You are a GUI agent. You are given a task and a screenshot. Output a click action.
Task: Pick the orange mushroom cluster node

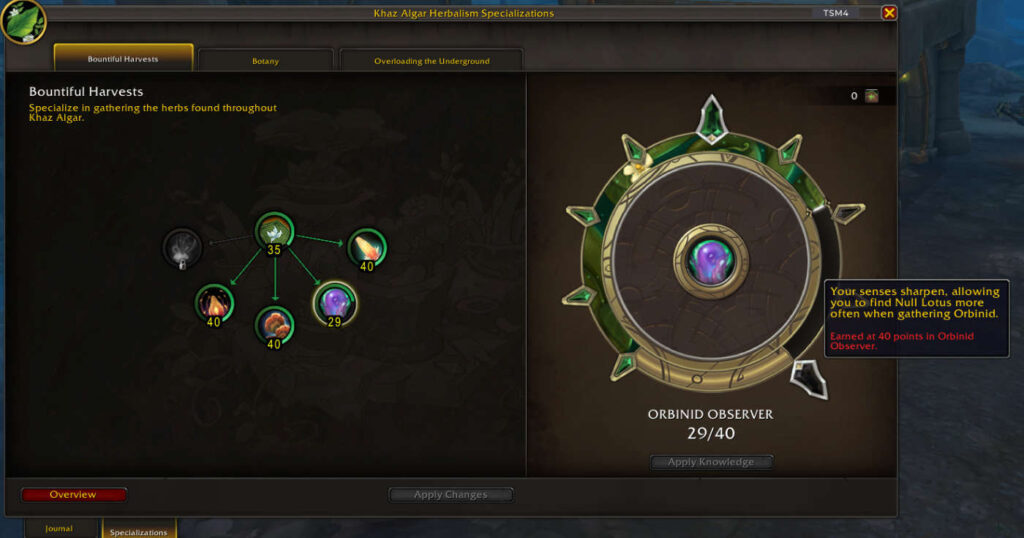274,325
